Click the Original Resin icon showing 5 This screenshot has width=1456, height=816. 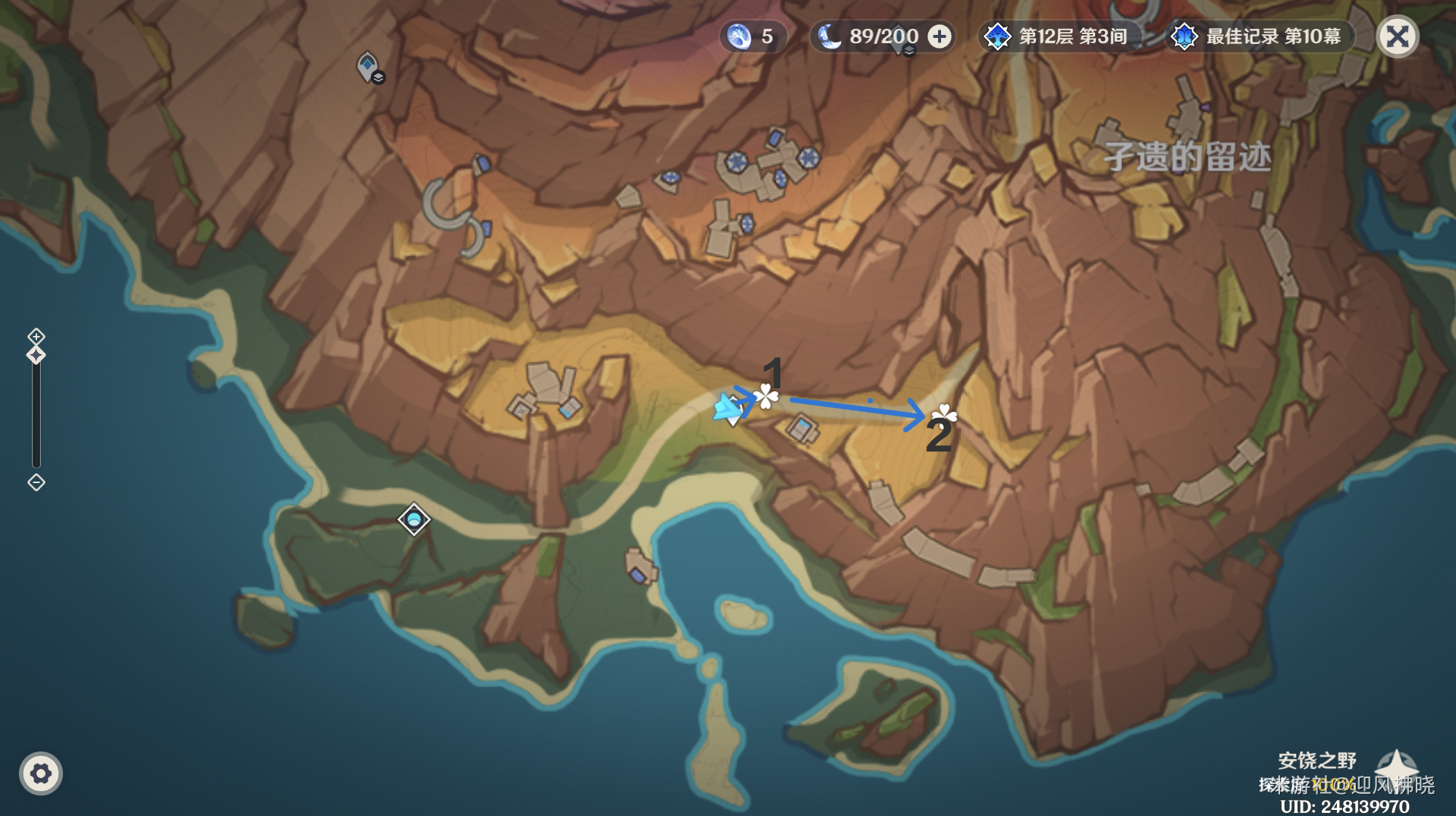739,36
